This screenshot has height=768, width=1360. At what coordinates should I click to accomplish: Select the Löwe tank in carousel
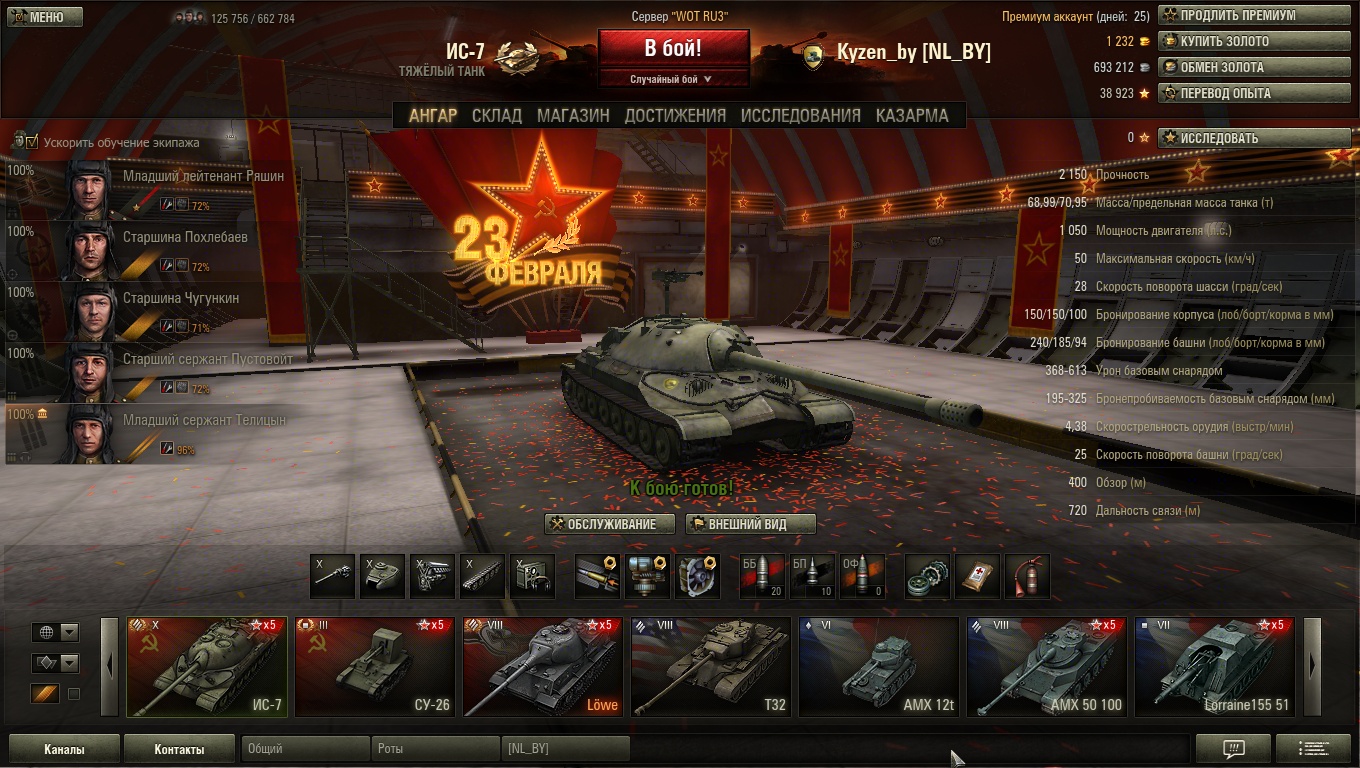tap(543, 667)
